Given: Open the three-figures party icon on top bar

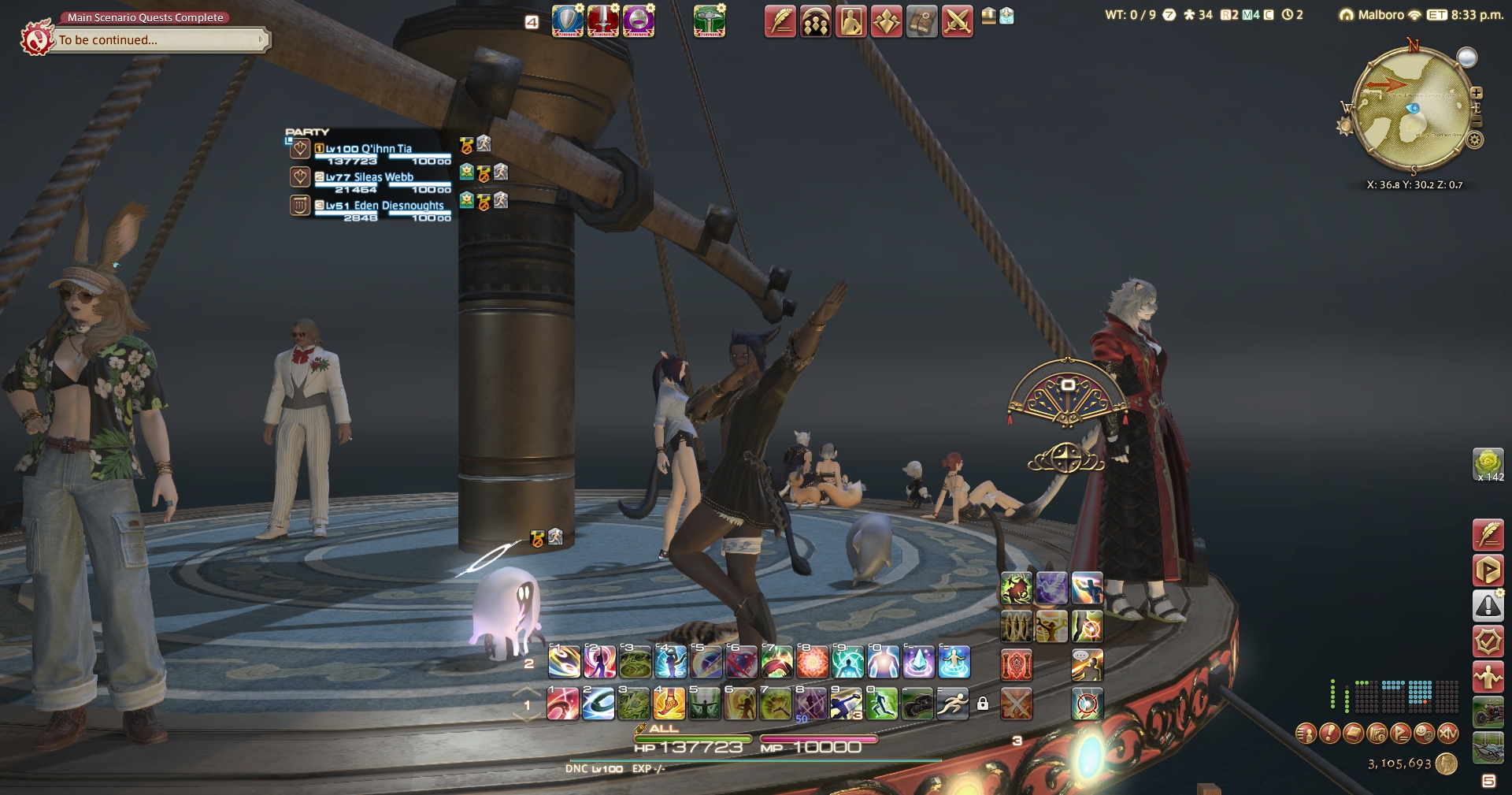Looking at the screenshot, I should 815,22.
